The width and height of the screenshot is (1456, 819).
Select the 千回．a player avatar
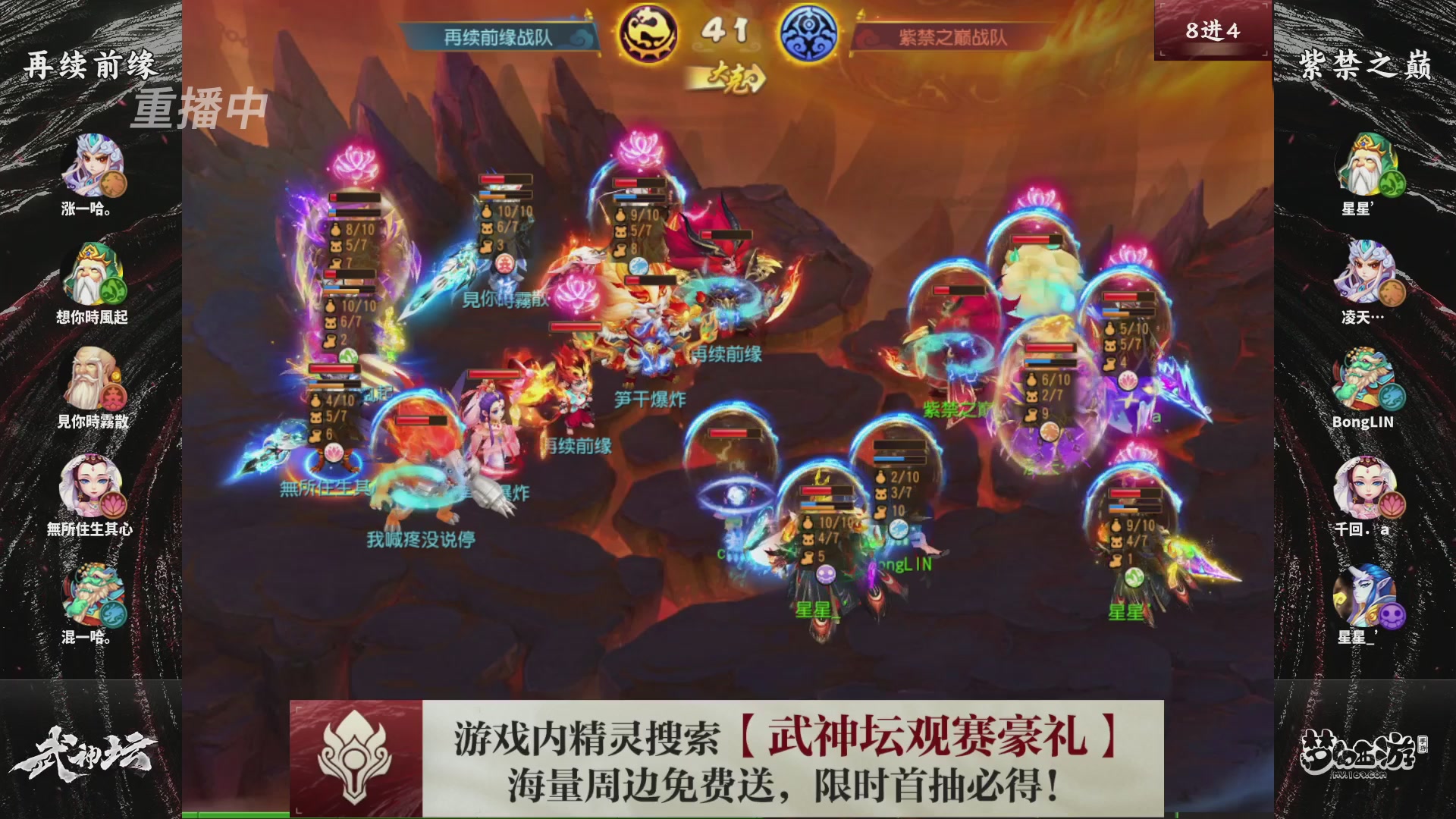(x=1367, y=485)
